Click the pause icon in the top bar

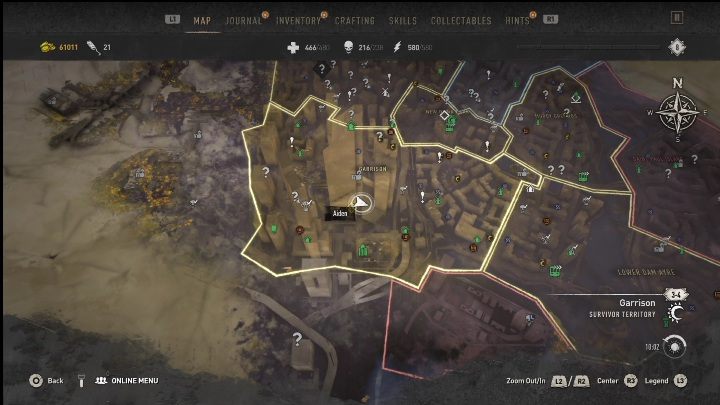(678, 18)
